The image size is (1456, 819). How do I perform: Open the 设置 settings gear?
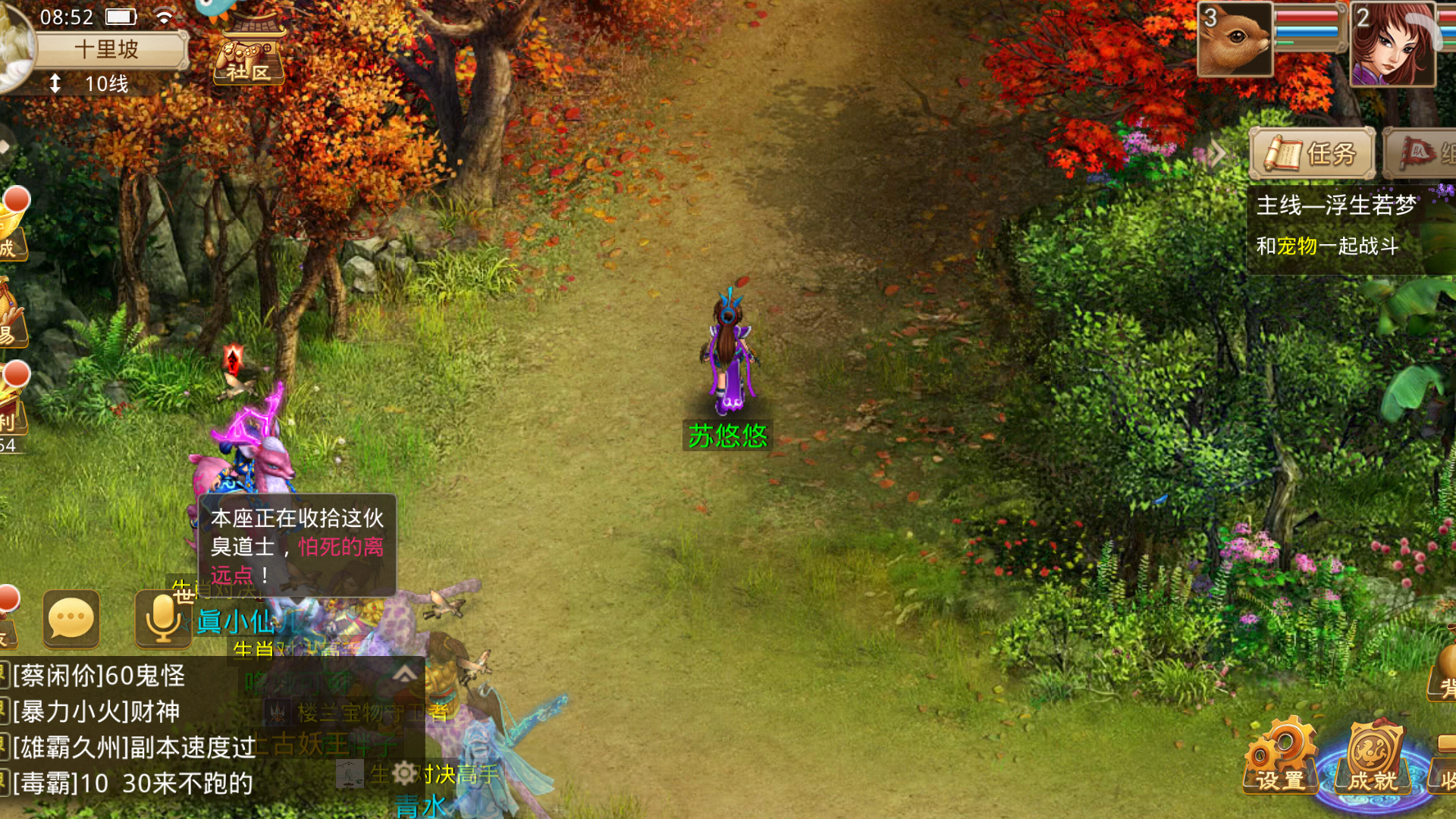tap(1279, 758)
